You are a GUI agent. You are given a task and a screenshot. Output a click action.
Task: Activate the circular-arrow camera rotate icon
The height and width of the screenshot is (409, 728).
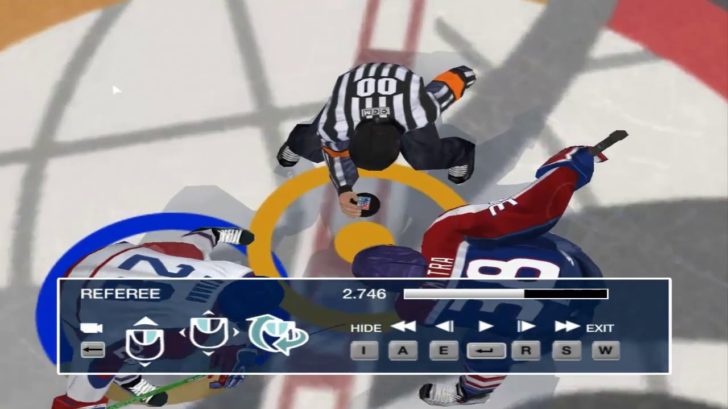pyautogui.click(x=275, y=334)
